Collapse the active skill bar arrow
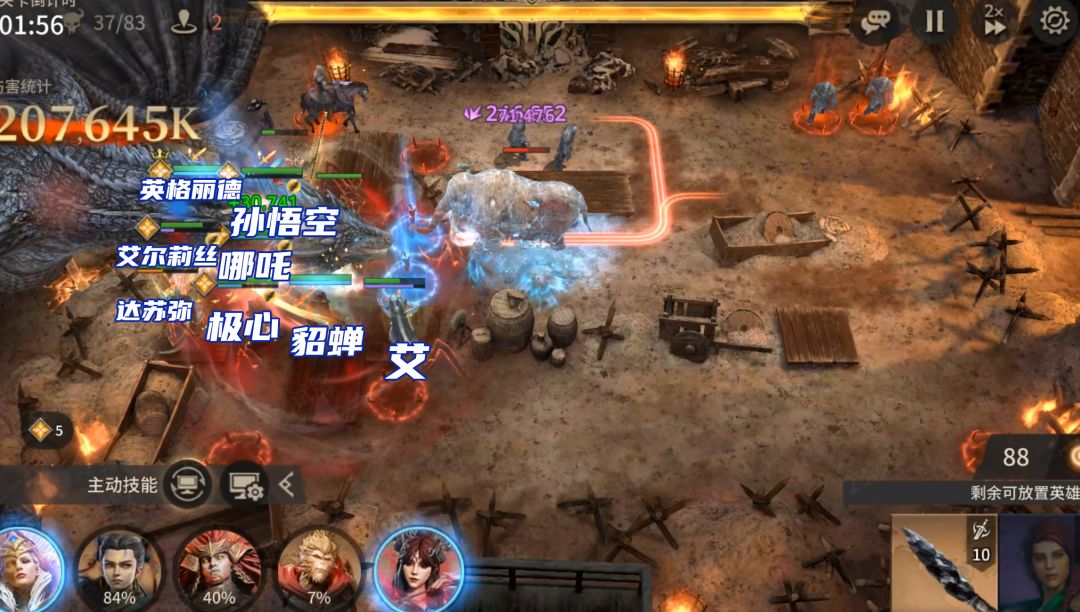Screen dimensions: 1080x612 pyautogui.click(x=287, y=485)
